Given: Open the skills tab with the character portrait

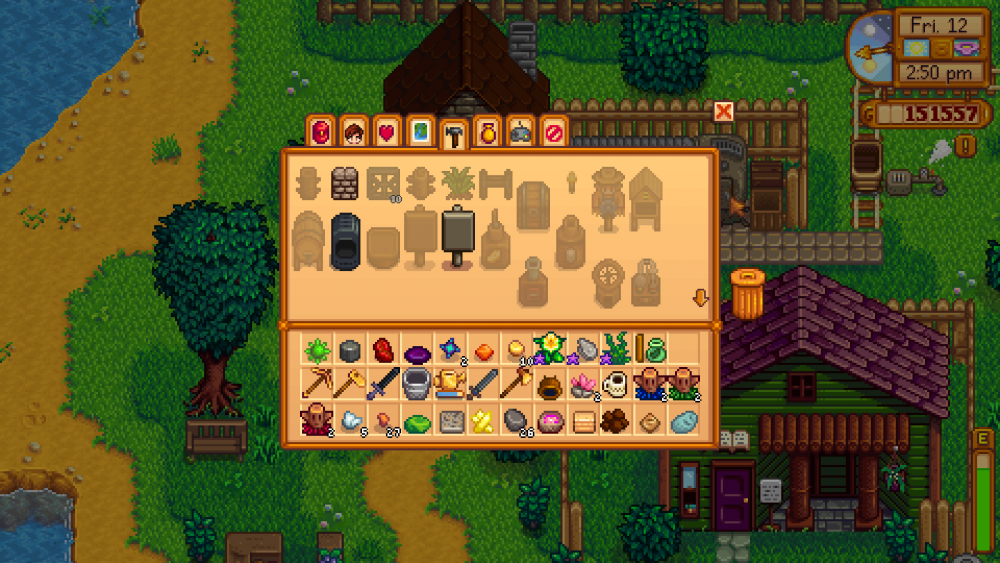Looking at the screenshot, I should click(353, 131).
